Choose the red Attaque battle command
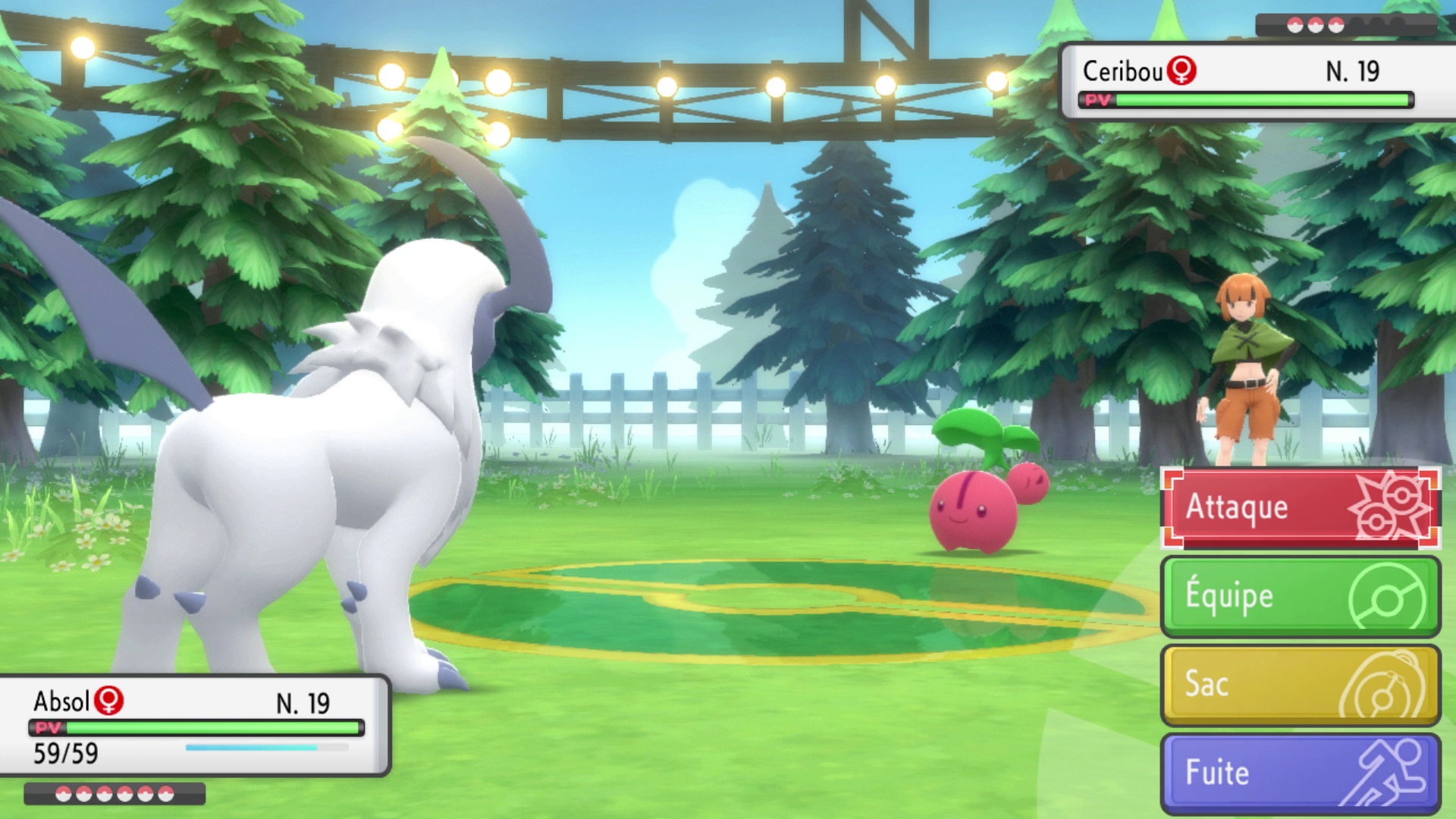 point(1300,507)
